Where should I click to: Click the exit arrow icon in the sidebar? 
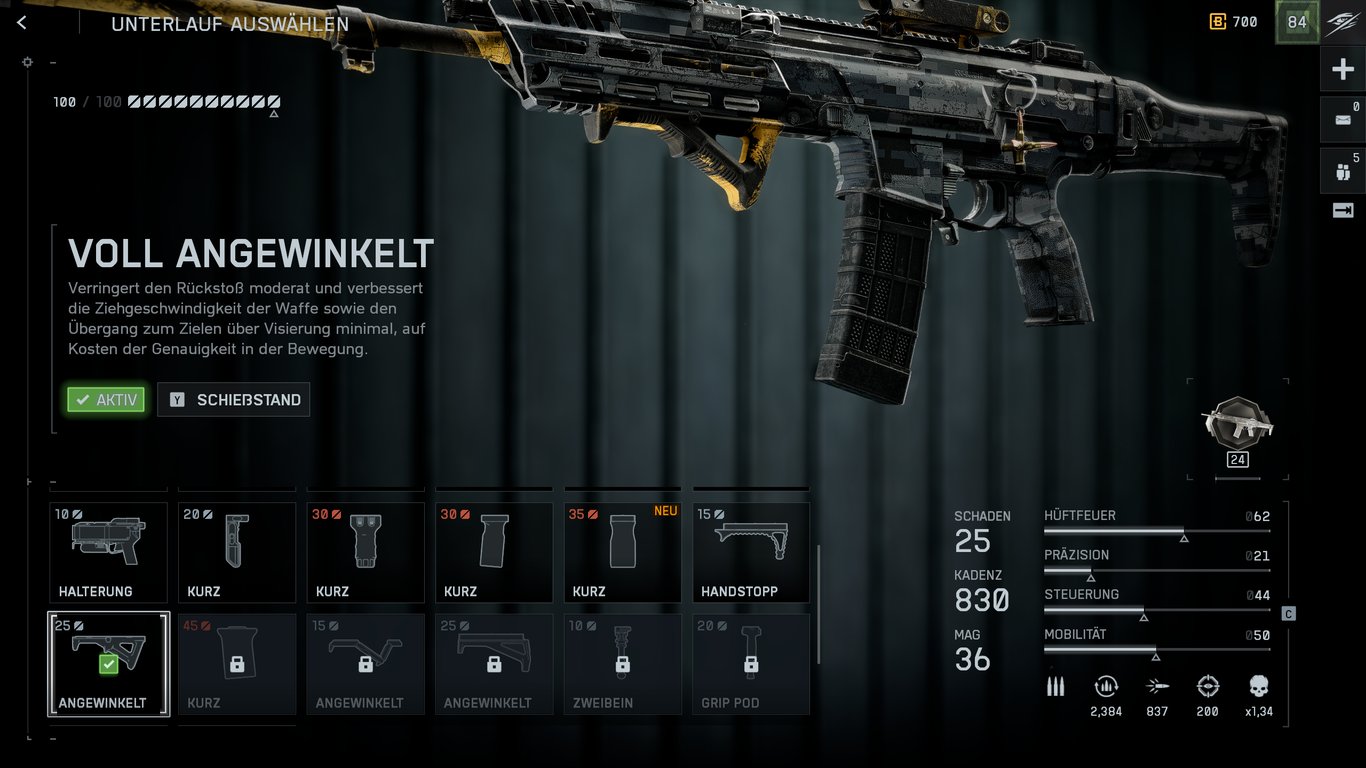[x=1343, y=210]
